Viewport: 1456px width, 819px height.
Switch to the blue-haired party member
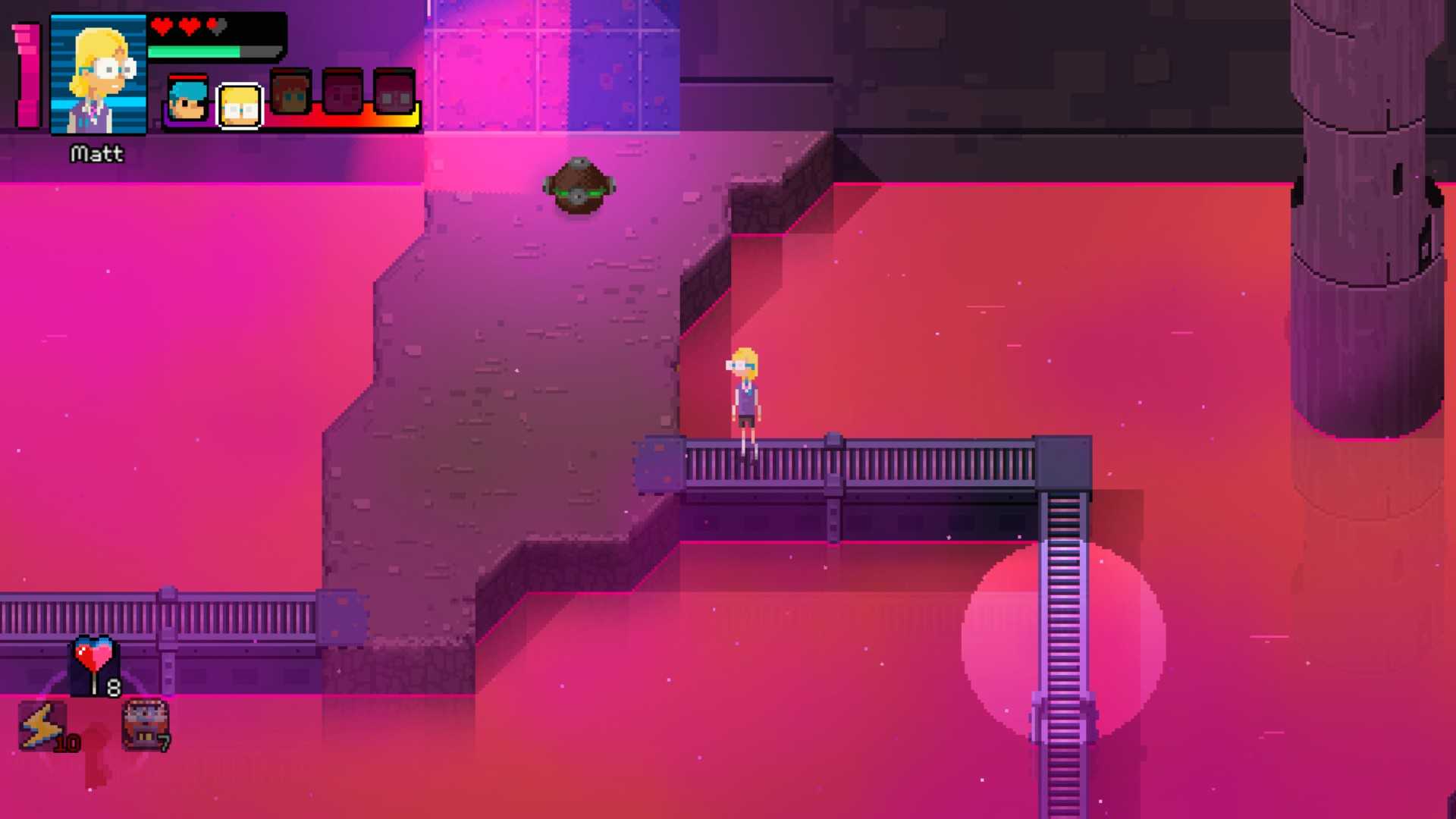pos(187,99)
